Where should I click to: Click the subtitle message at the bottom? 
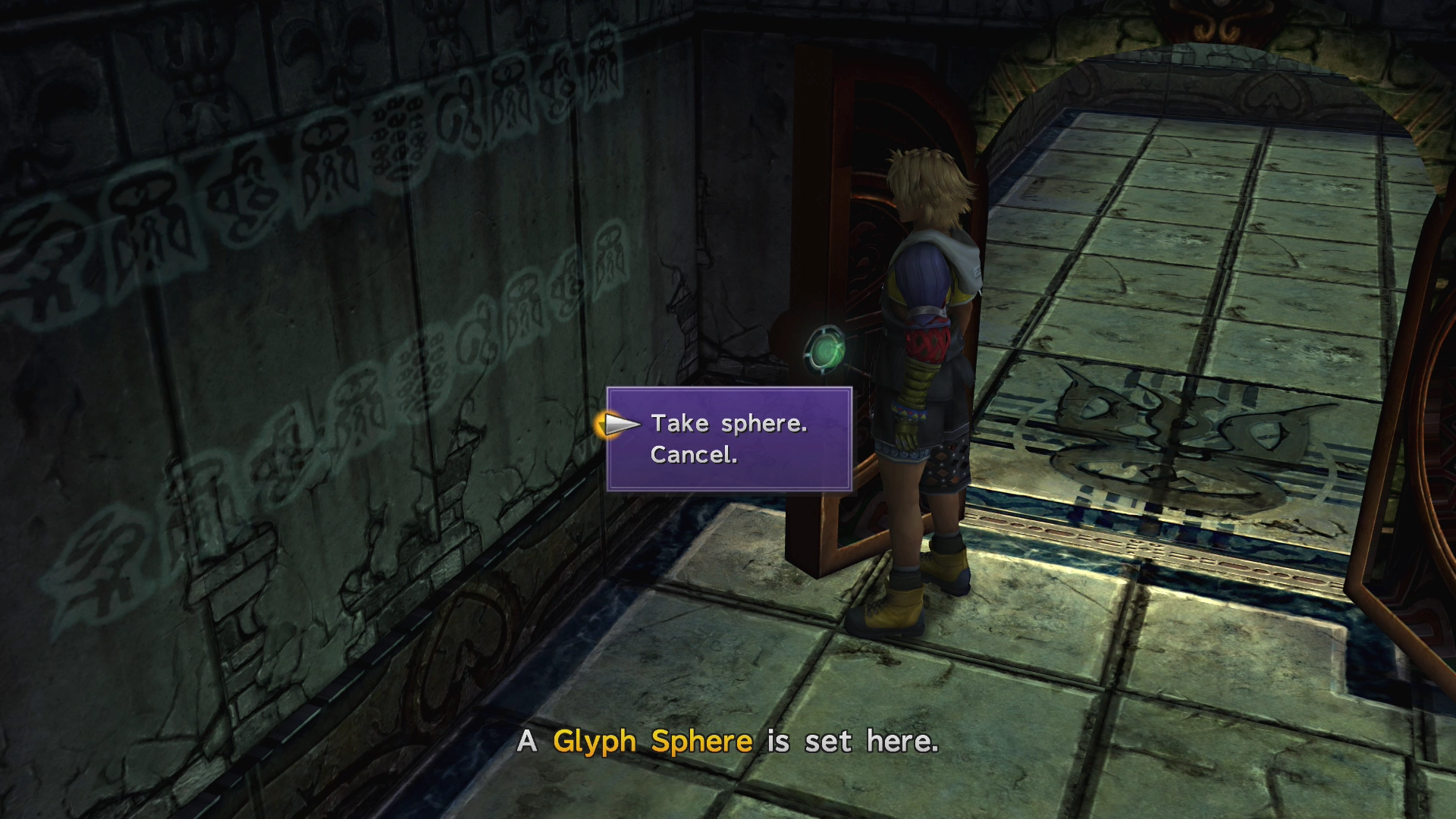(x=728, y=741)
